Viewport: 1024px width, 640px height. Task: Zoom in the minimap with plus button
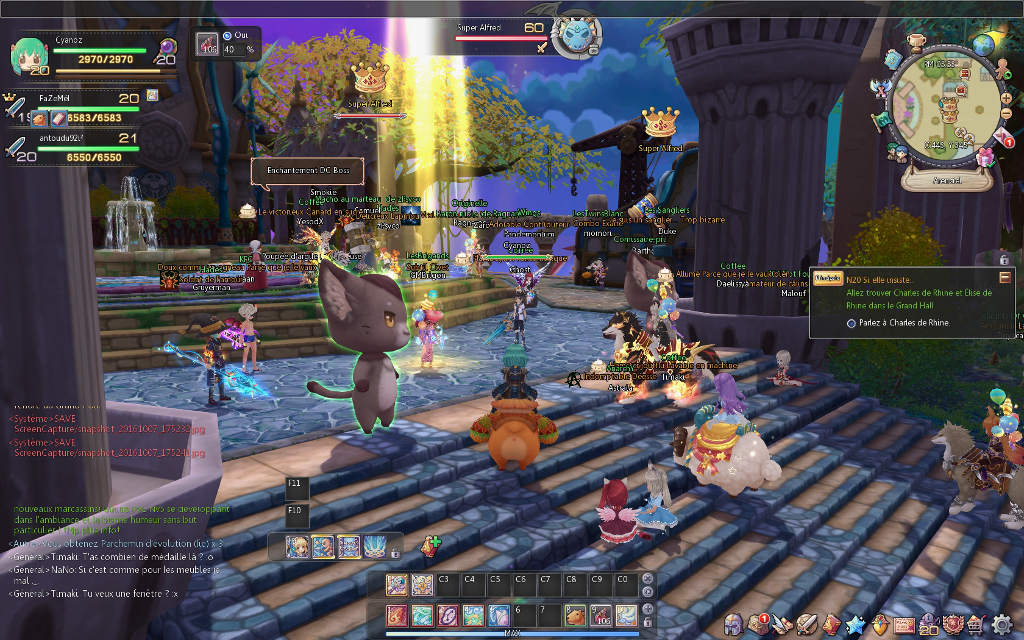click(1005, 98)
